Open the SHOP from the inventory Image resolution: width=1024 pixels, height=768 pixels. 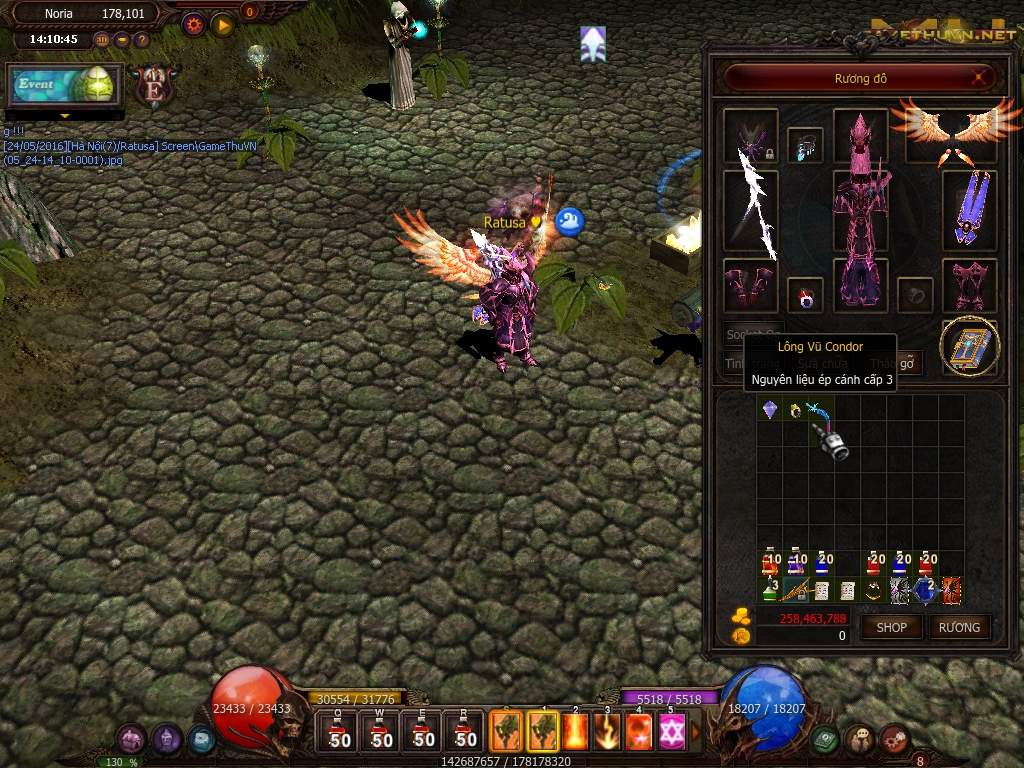point(891,627)
